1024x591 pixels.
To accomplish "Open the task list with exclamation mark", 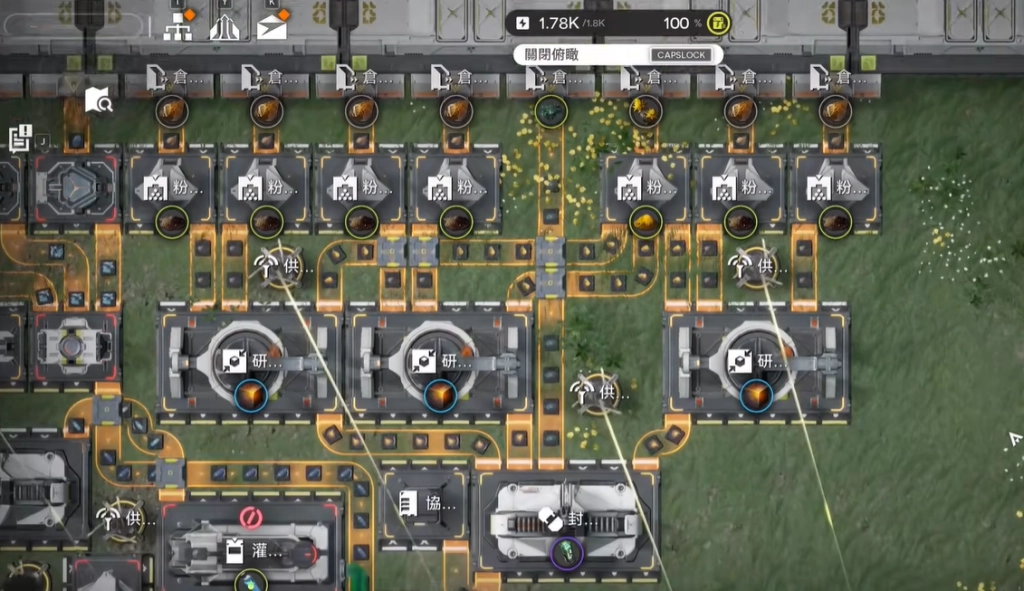I will (x=20, y=139).
